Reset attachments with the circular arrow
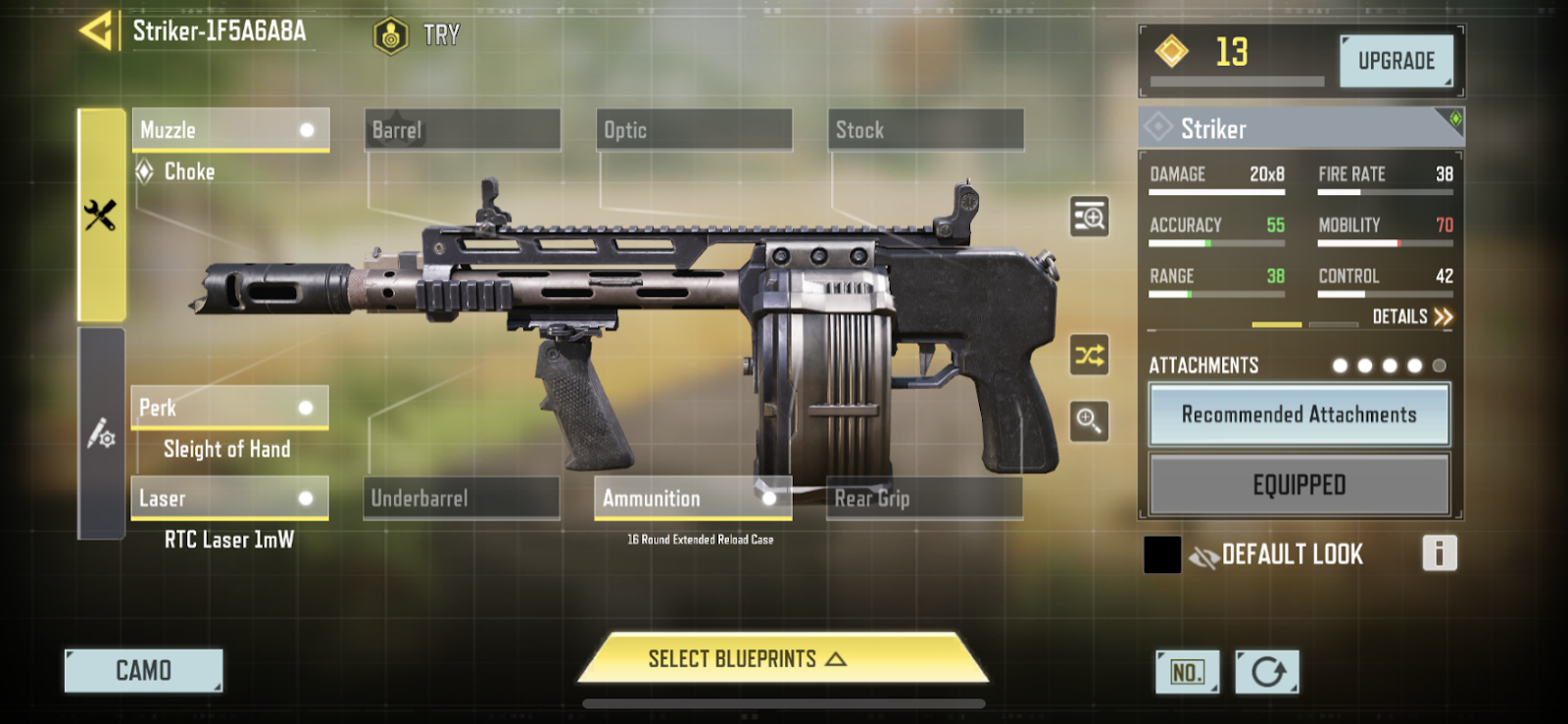Screen dimensions: 1568x724 1267,672
